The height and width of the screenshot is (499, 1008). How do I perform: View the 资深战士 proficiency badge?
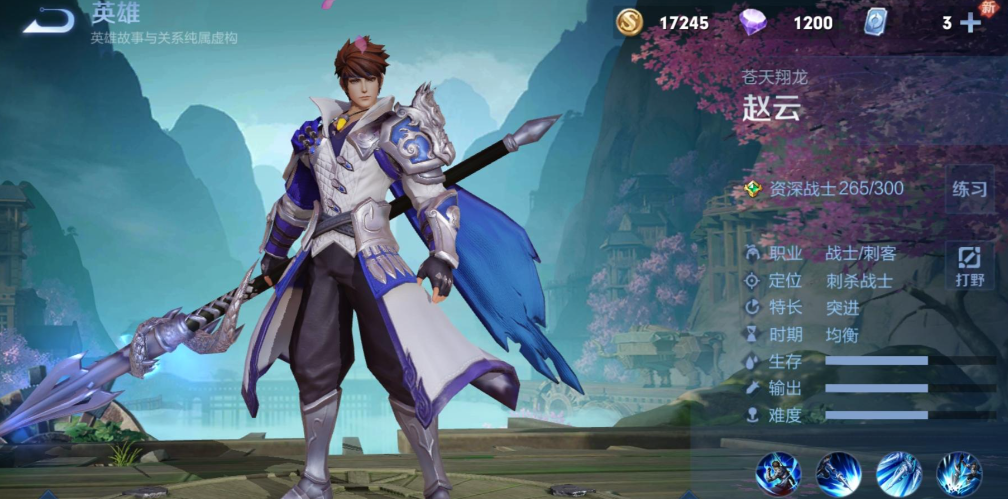click(753, 188)
